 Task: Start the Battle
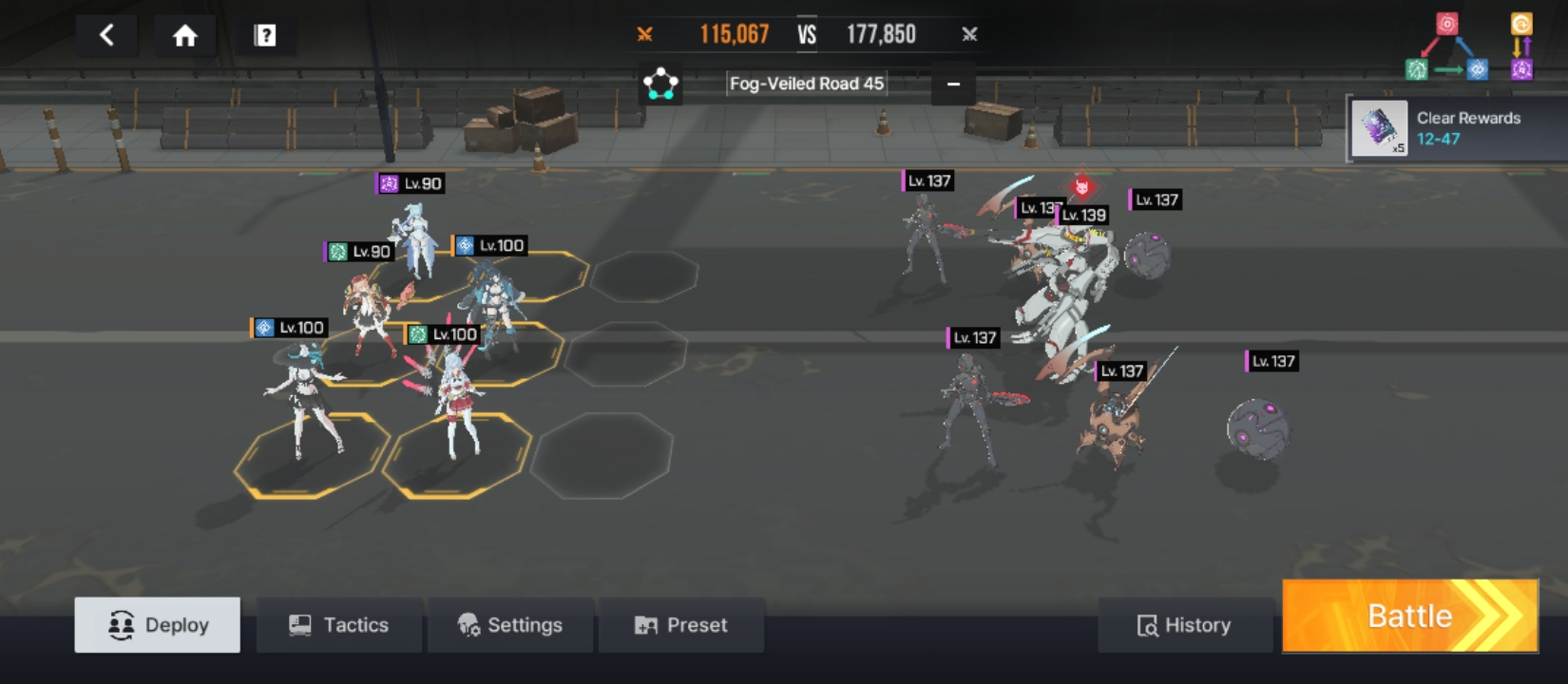click(1410, 616)
